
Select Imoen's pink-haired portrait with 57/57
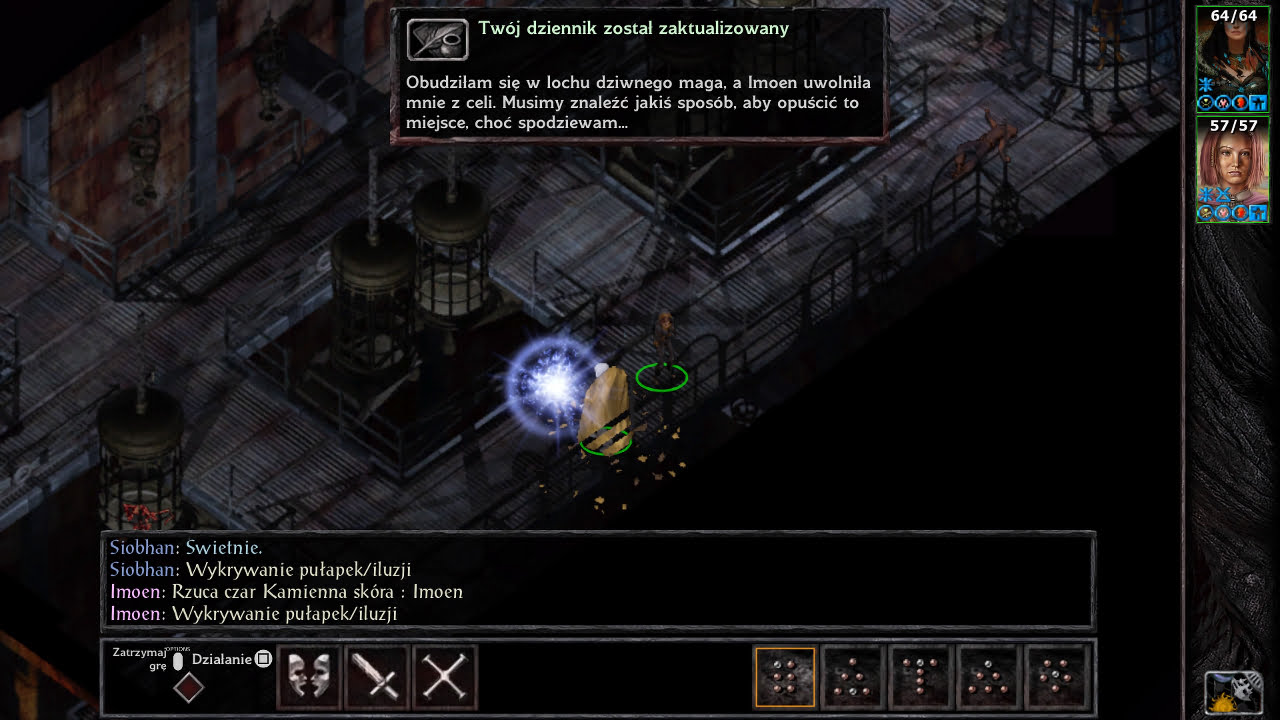pyautogui.click(x=1232, y=168)
